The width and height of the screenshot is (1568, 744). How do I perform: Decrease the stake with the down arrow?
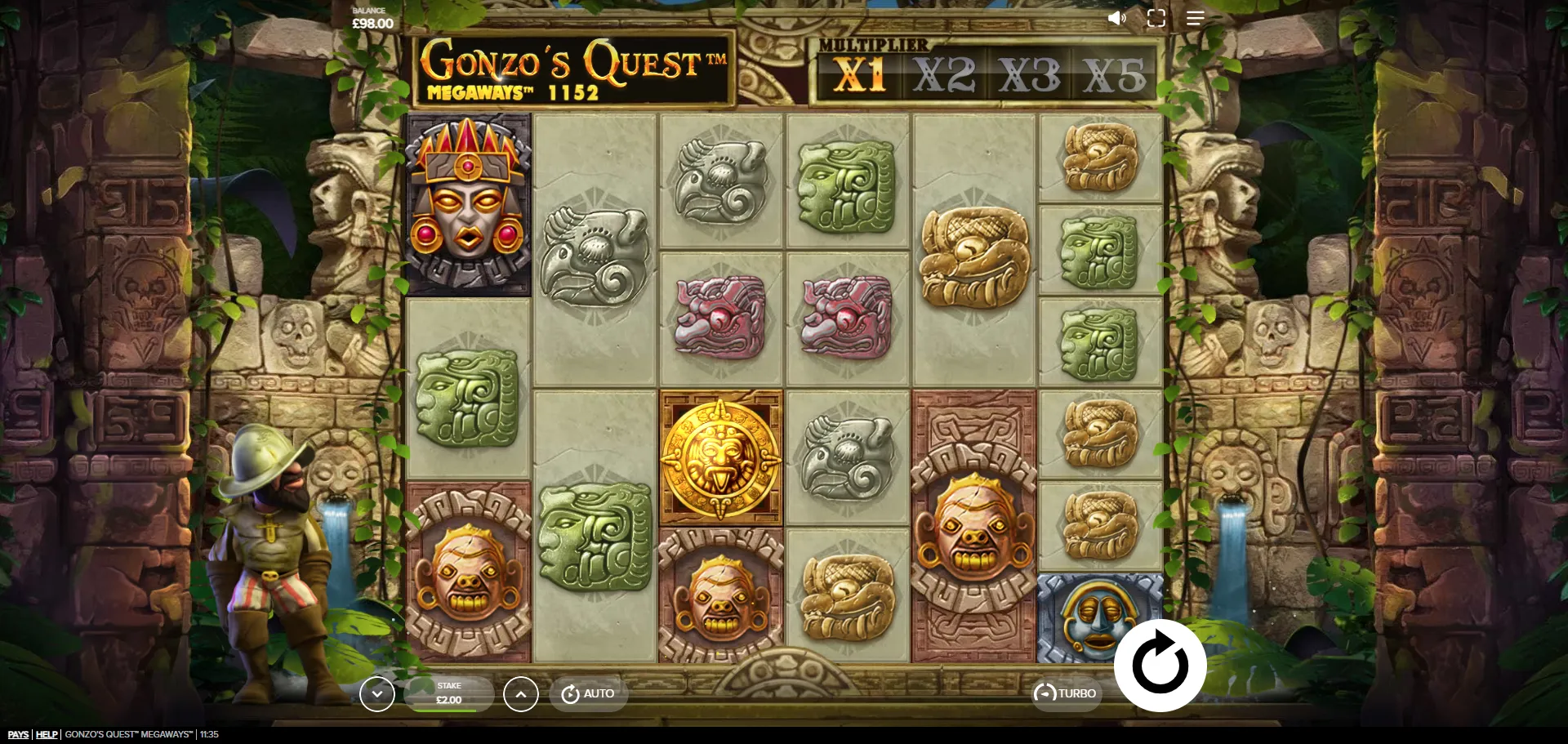tap(377, 694)
